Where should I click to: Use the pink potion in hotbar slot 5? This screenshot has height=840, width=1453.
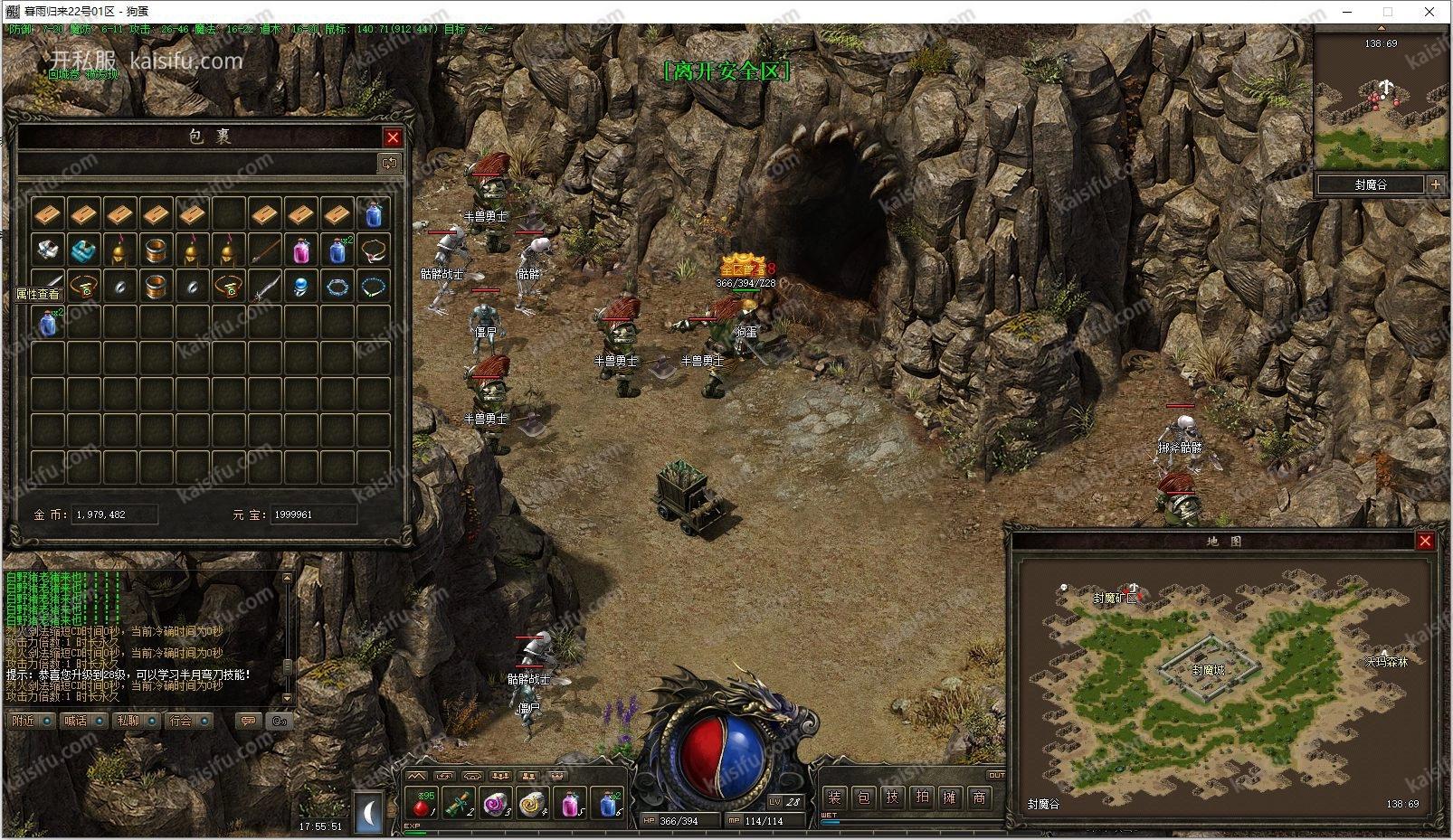point(570,803)
